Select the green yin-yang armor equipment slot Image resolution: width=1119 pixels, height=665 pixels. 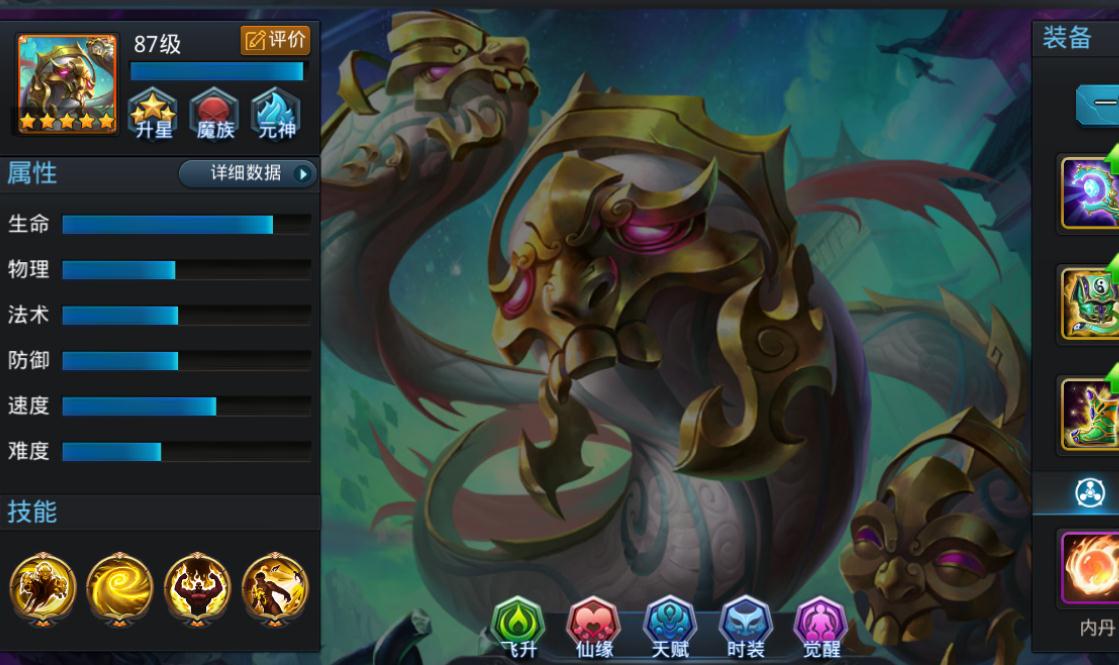[x=1089, y=304]
